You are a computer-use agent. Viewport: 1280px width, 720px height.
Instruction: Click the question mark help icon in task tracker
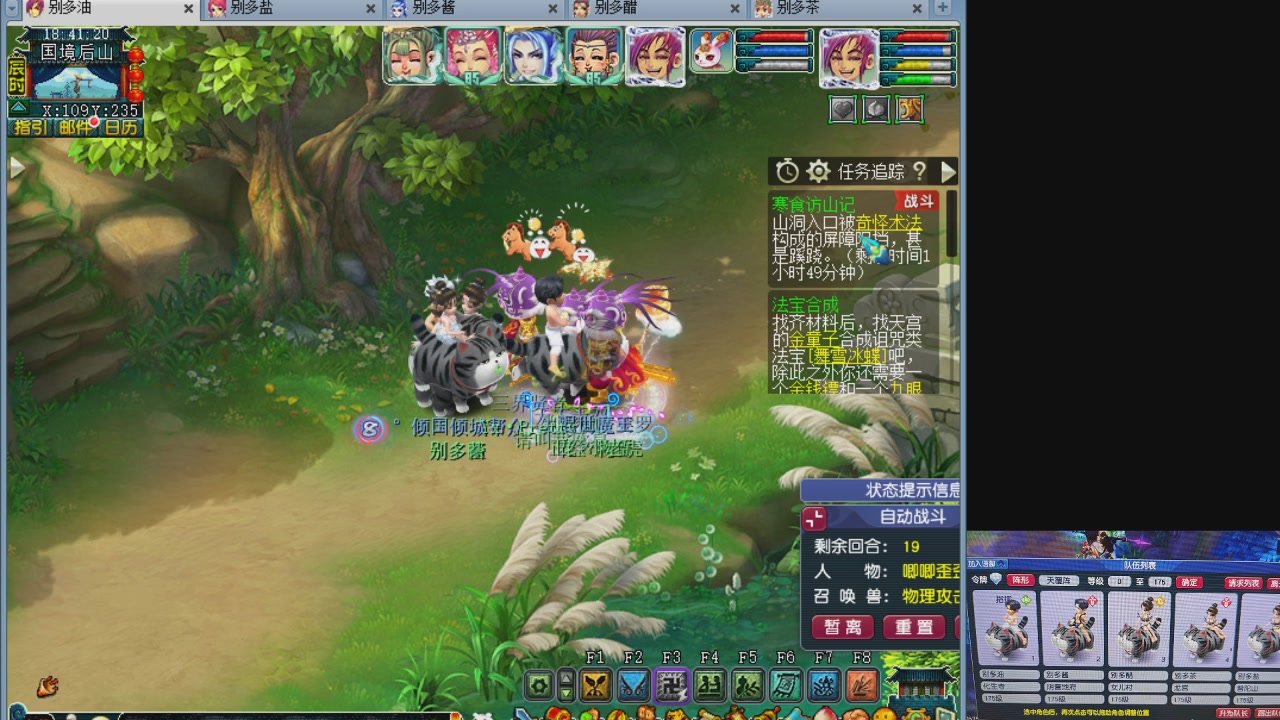919,171
